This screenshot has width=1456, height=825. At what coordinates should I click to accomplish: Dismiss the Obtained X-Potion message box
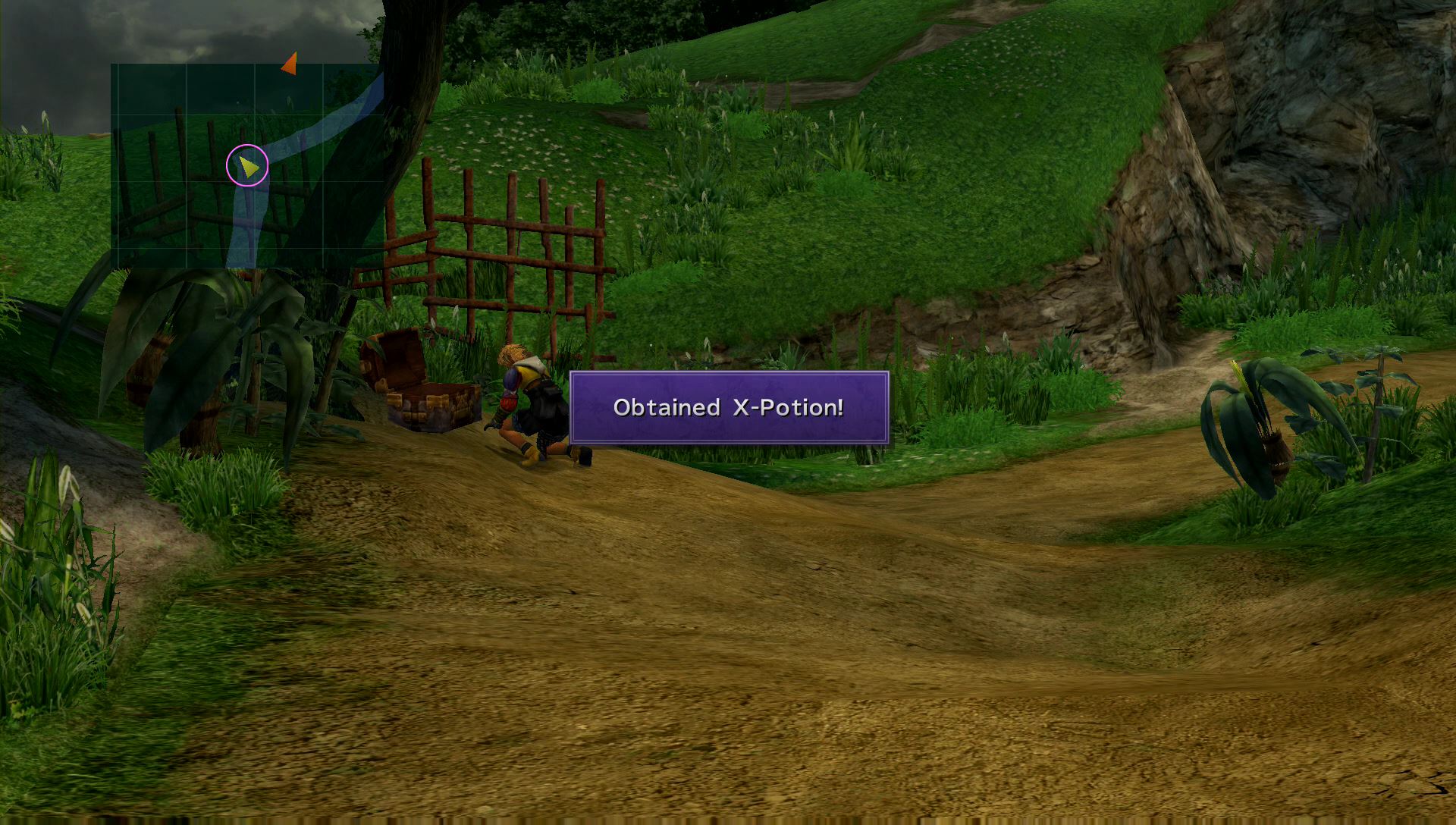729,408
